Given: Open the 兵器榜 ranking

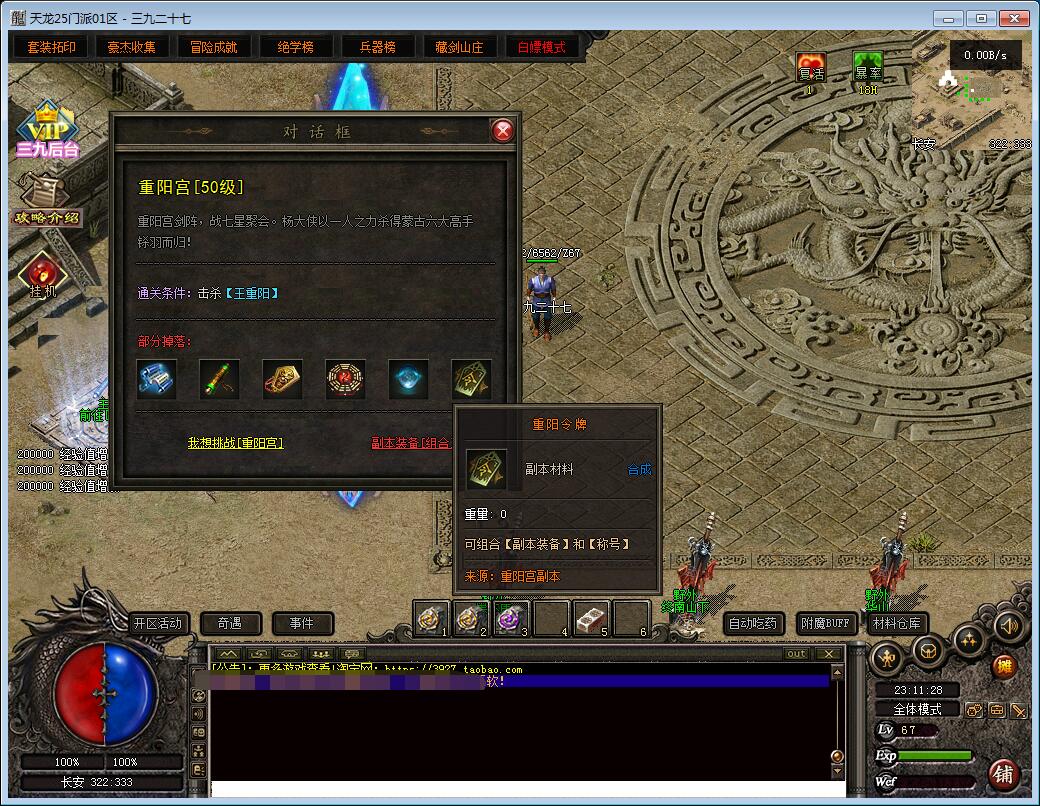Looking at the screenshot, I should pos(376,47).
